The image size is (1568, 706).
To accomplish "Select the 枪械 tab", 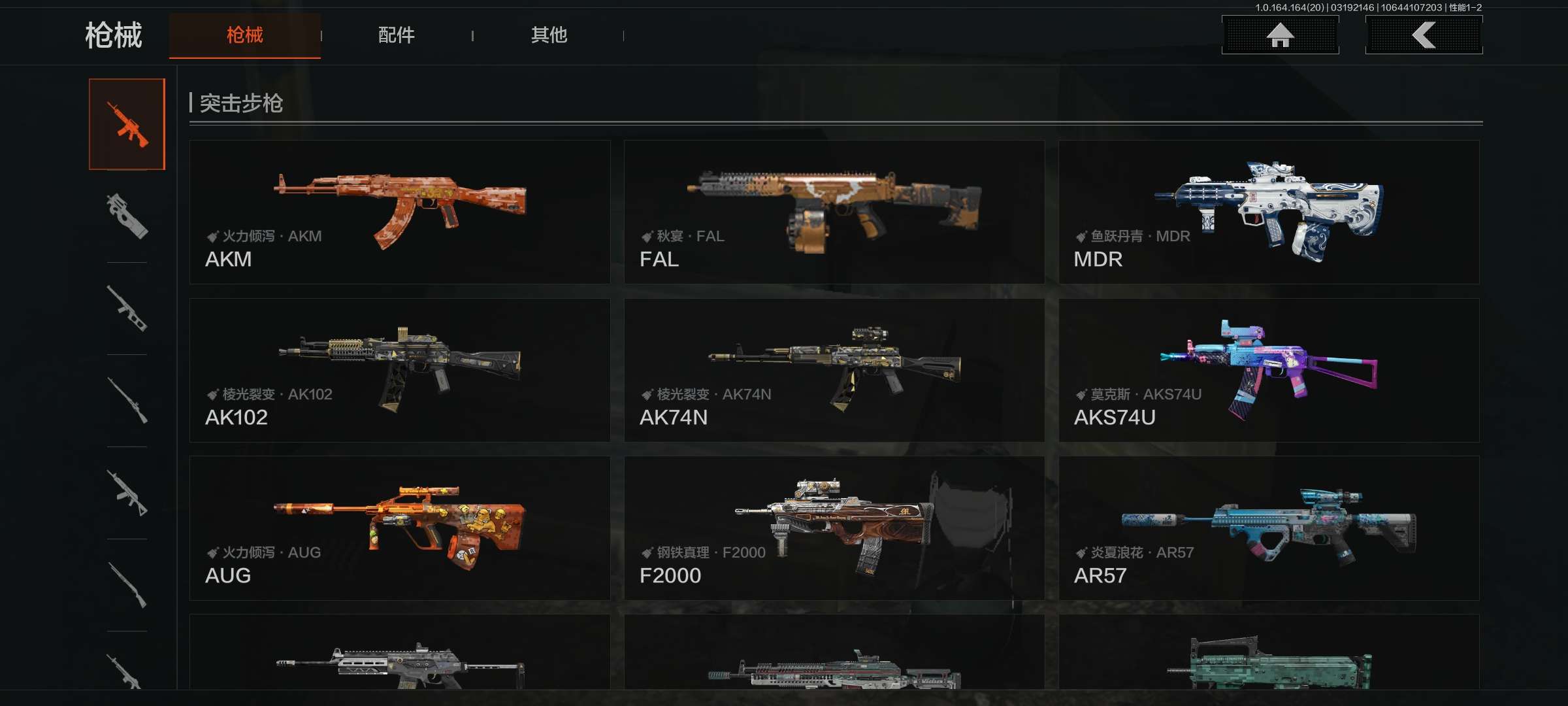I will 245,35.
